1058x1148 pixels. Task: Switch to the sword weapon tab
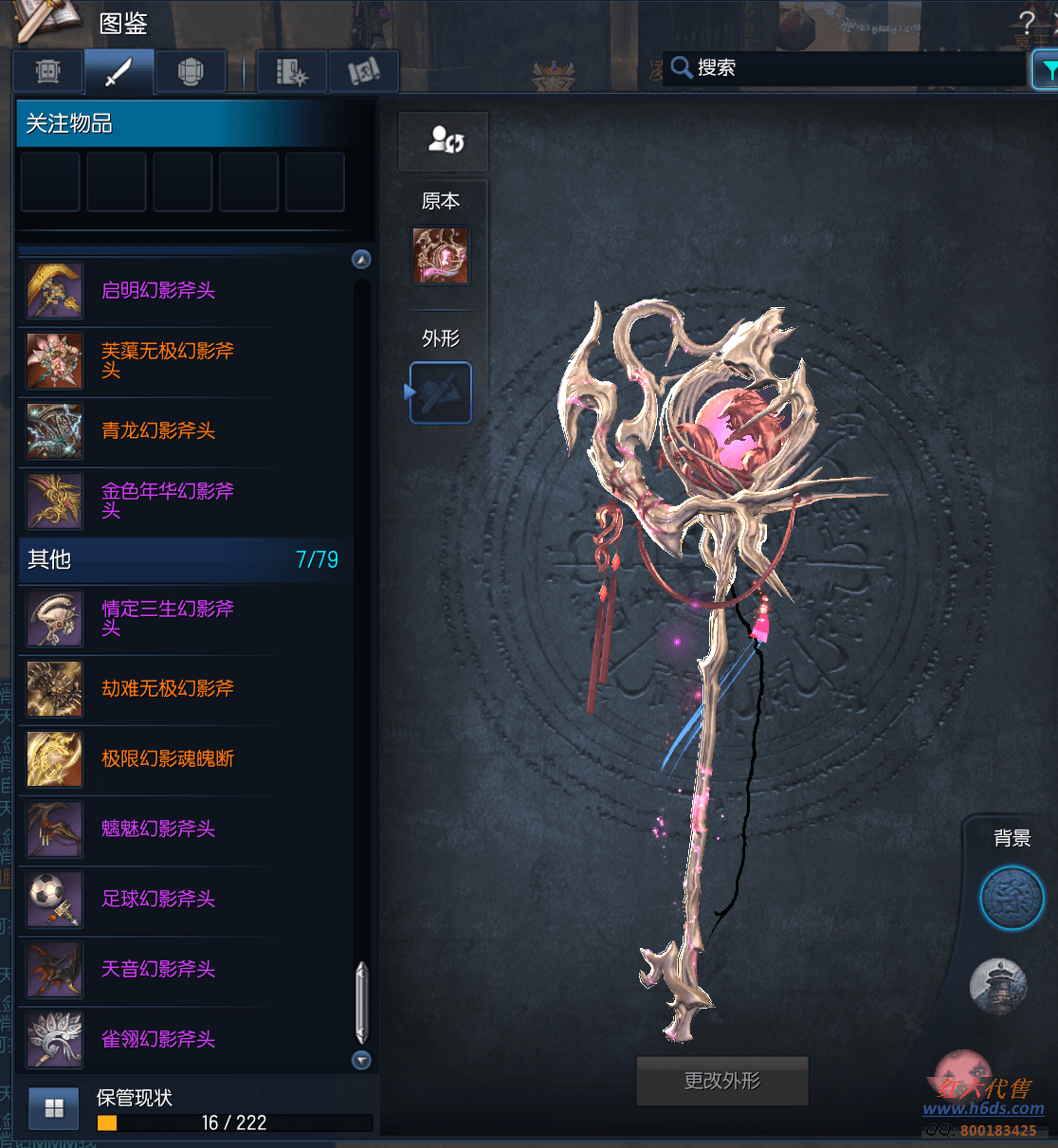pyautogui.click(x=119, y=71)
